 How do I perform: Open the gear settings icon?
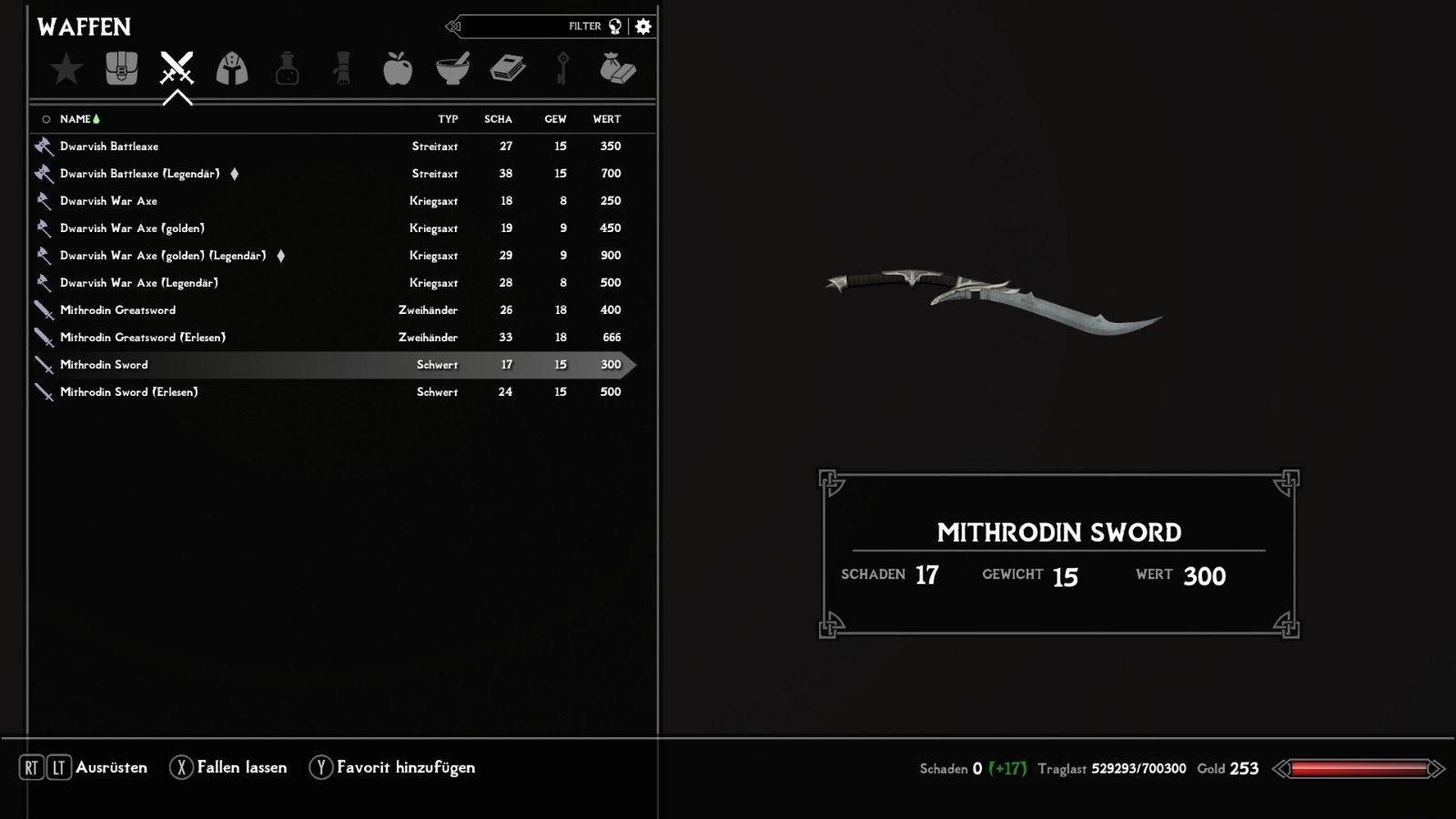(643, 26)
